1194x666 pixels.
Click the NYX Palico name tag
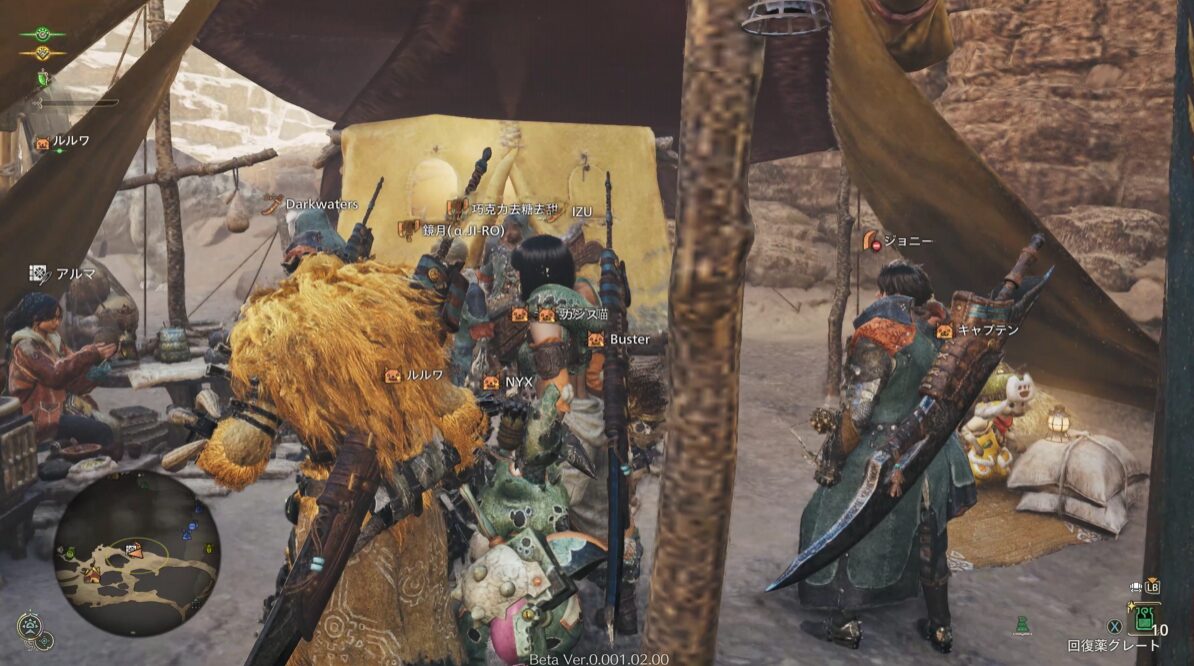[x=518, y=382]
